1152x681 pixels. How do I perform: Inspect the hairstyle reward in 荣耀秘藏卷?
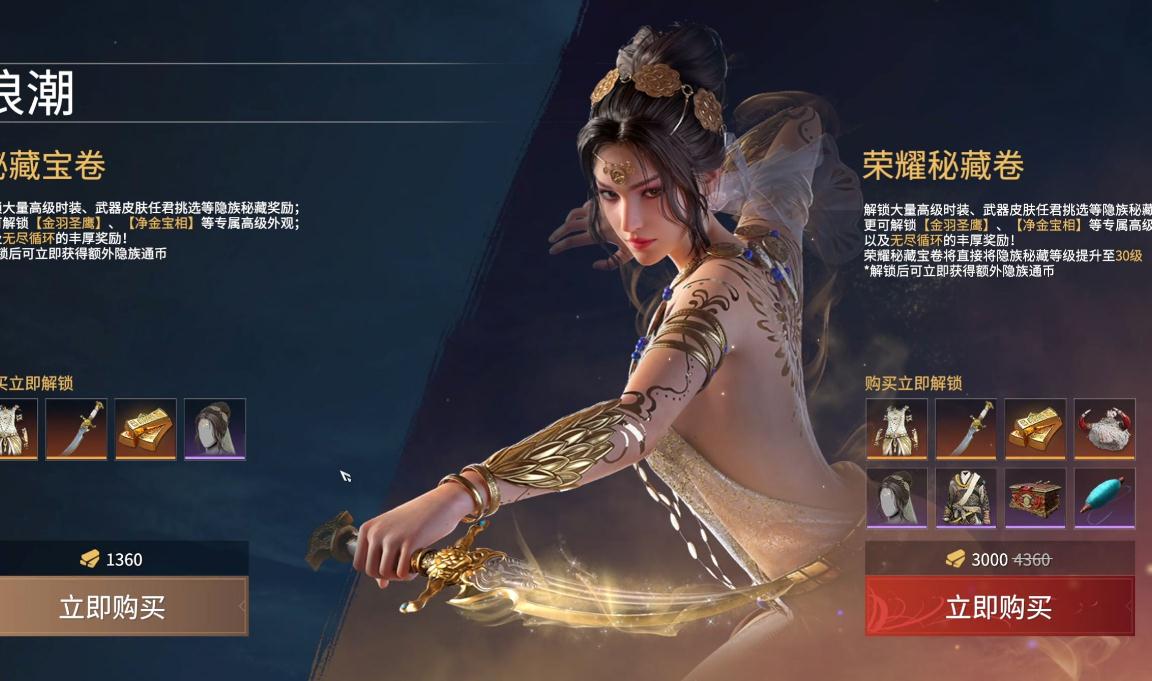point(896,497)
